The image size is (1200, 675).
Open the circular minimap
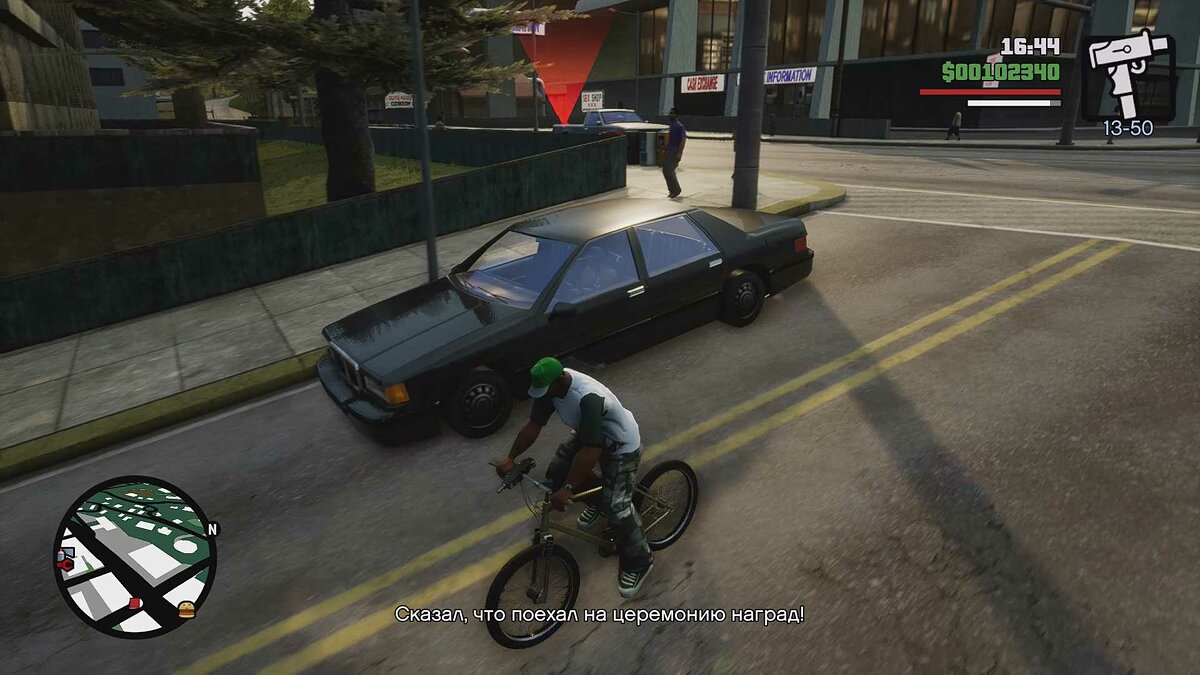[134, 556]
